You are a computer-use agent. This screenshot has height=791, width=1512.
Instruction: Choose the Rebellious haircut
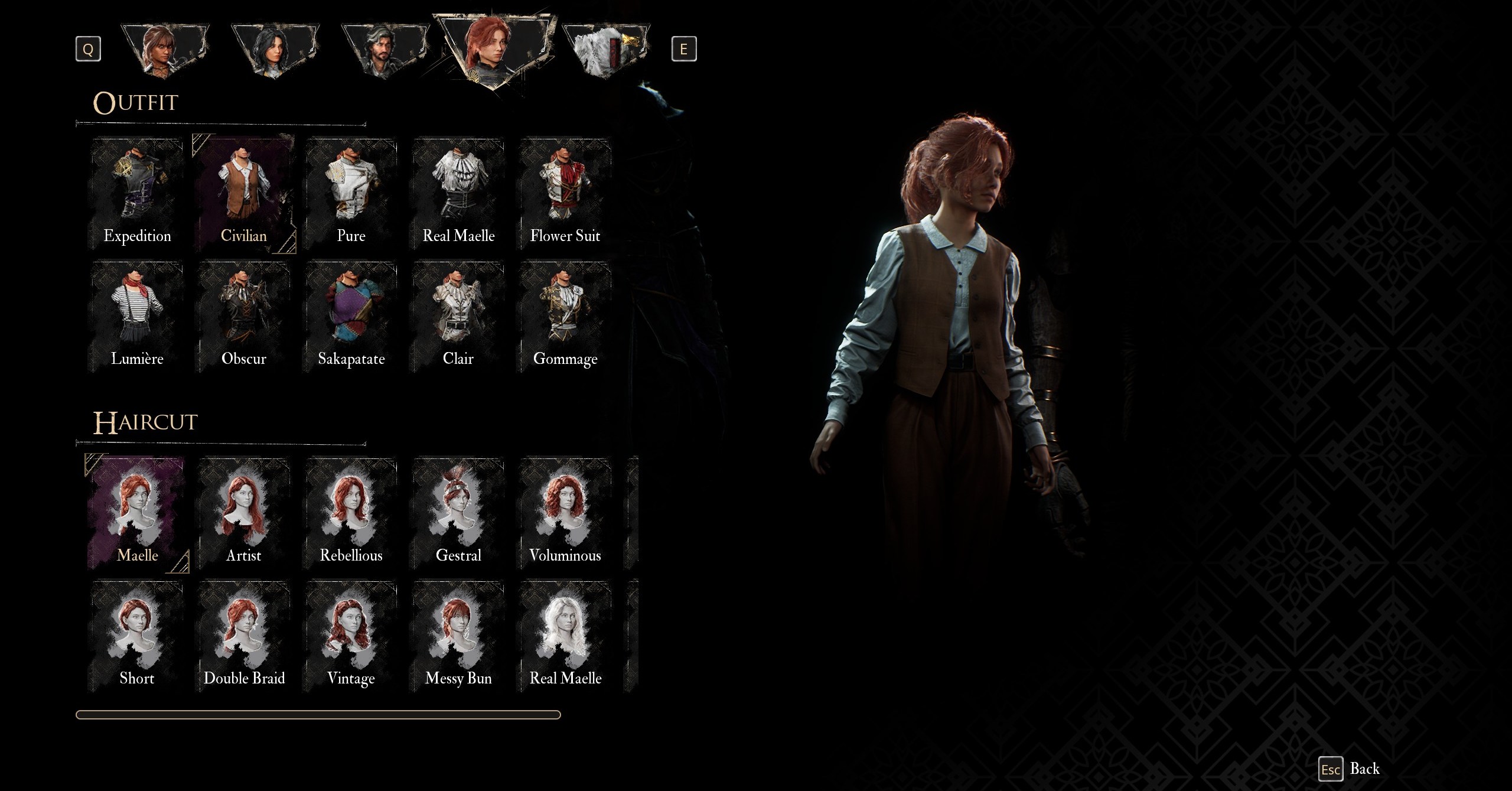pyautogui.click(x=351, y=514)
